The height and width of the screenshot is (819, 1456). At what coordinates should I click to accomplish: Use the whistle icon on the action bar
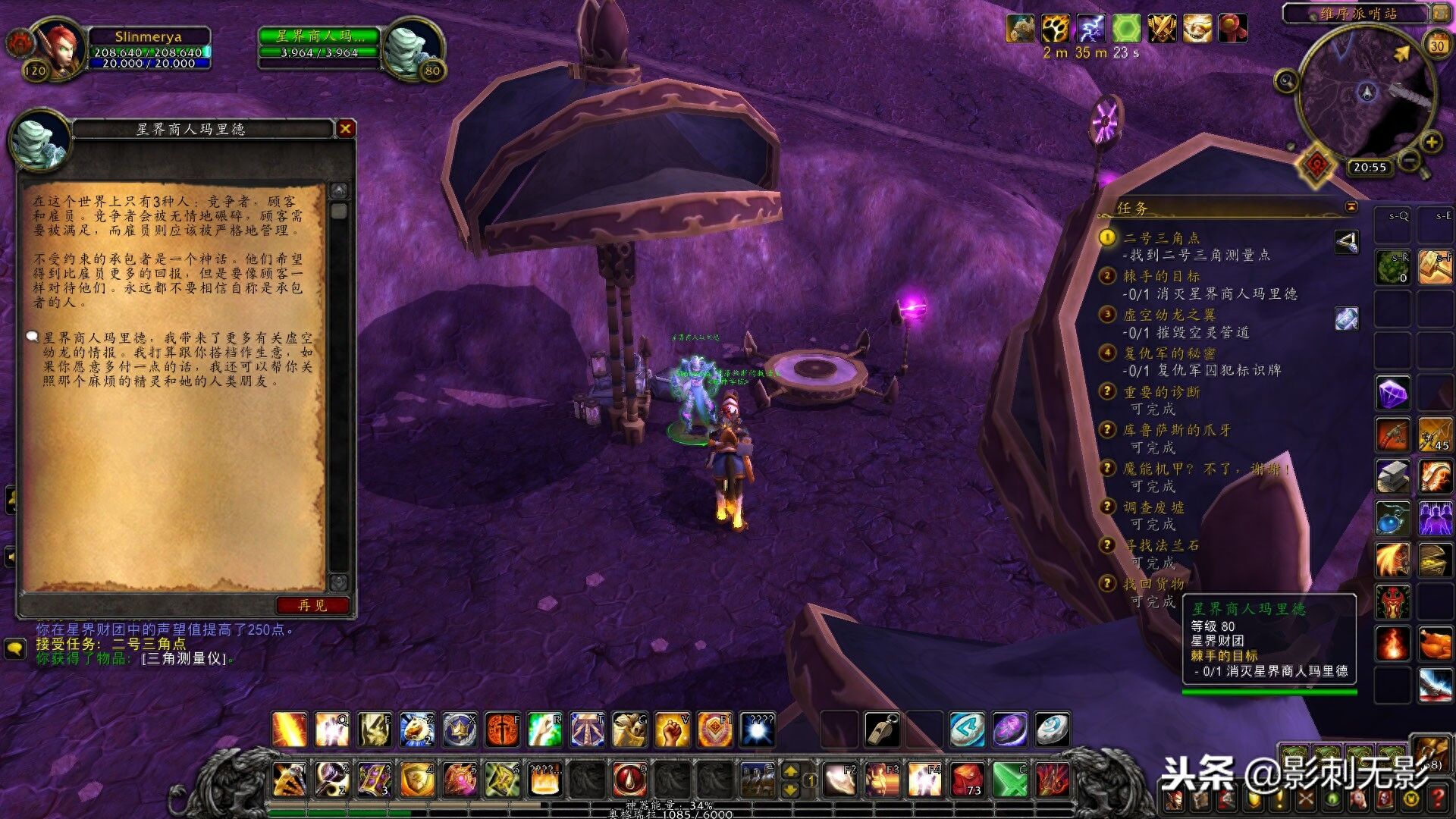tap(882, 730)
